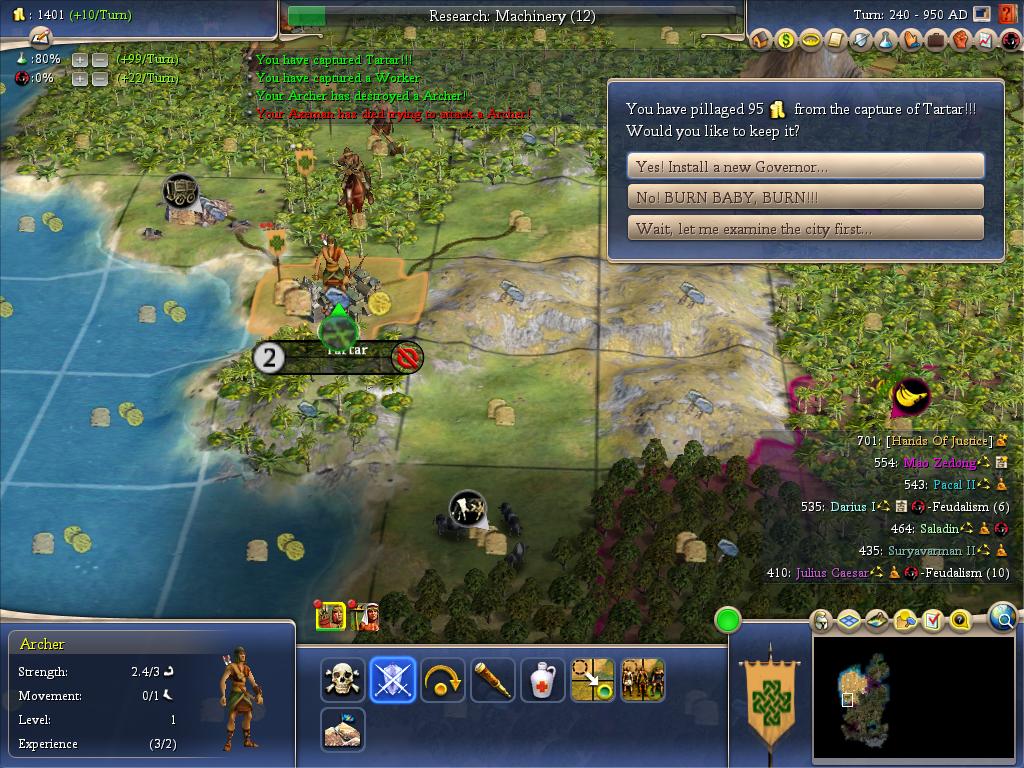Open the Research: Machinery progress bar

(x=512, y=16)
